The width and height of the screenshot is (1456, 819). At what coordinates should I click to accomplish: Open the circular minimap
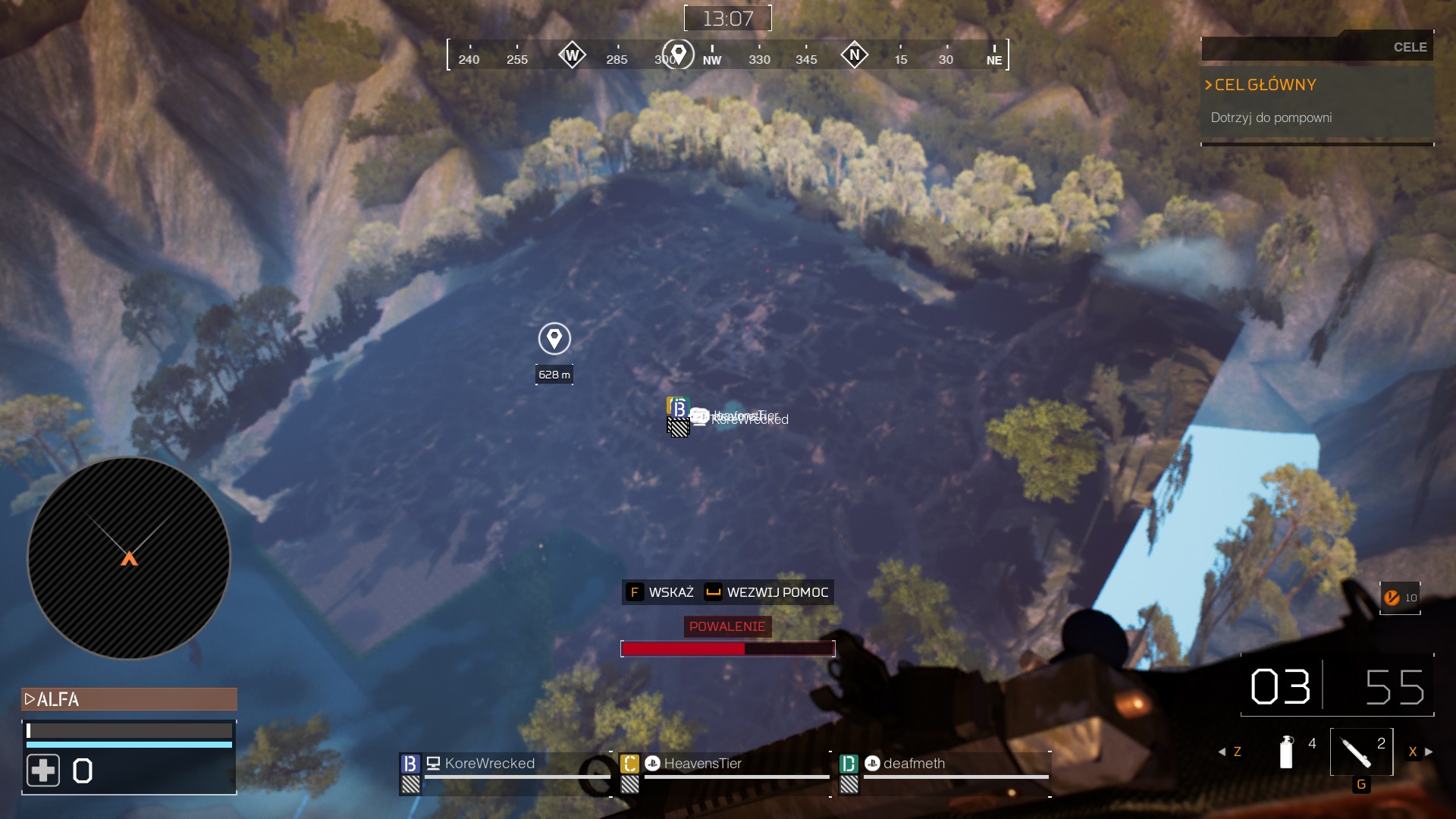point(129,559)
